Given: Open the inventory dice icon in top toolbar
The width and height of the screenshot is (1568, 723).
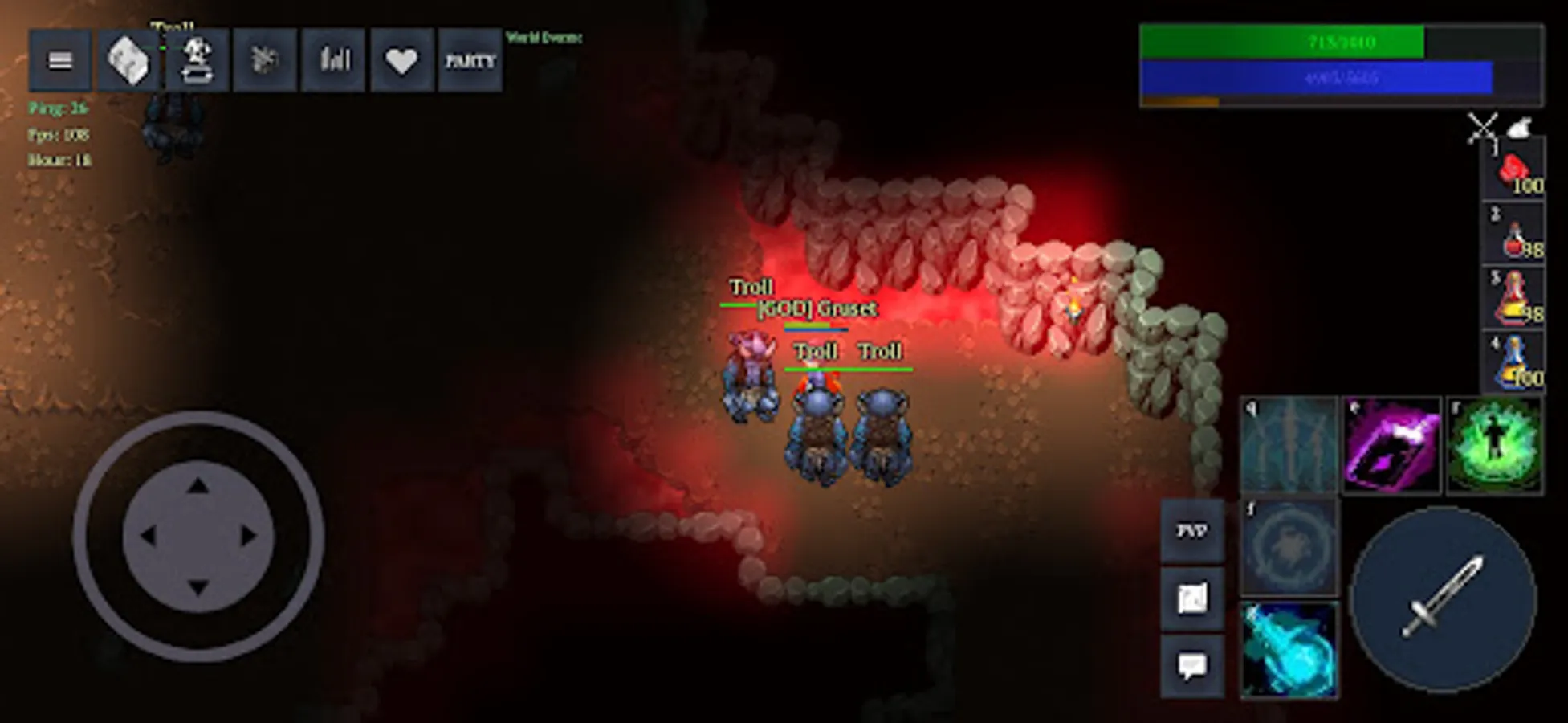Looking at the screenshot, I should [x=128, y=59].
